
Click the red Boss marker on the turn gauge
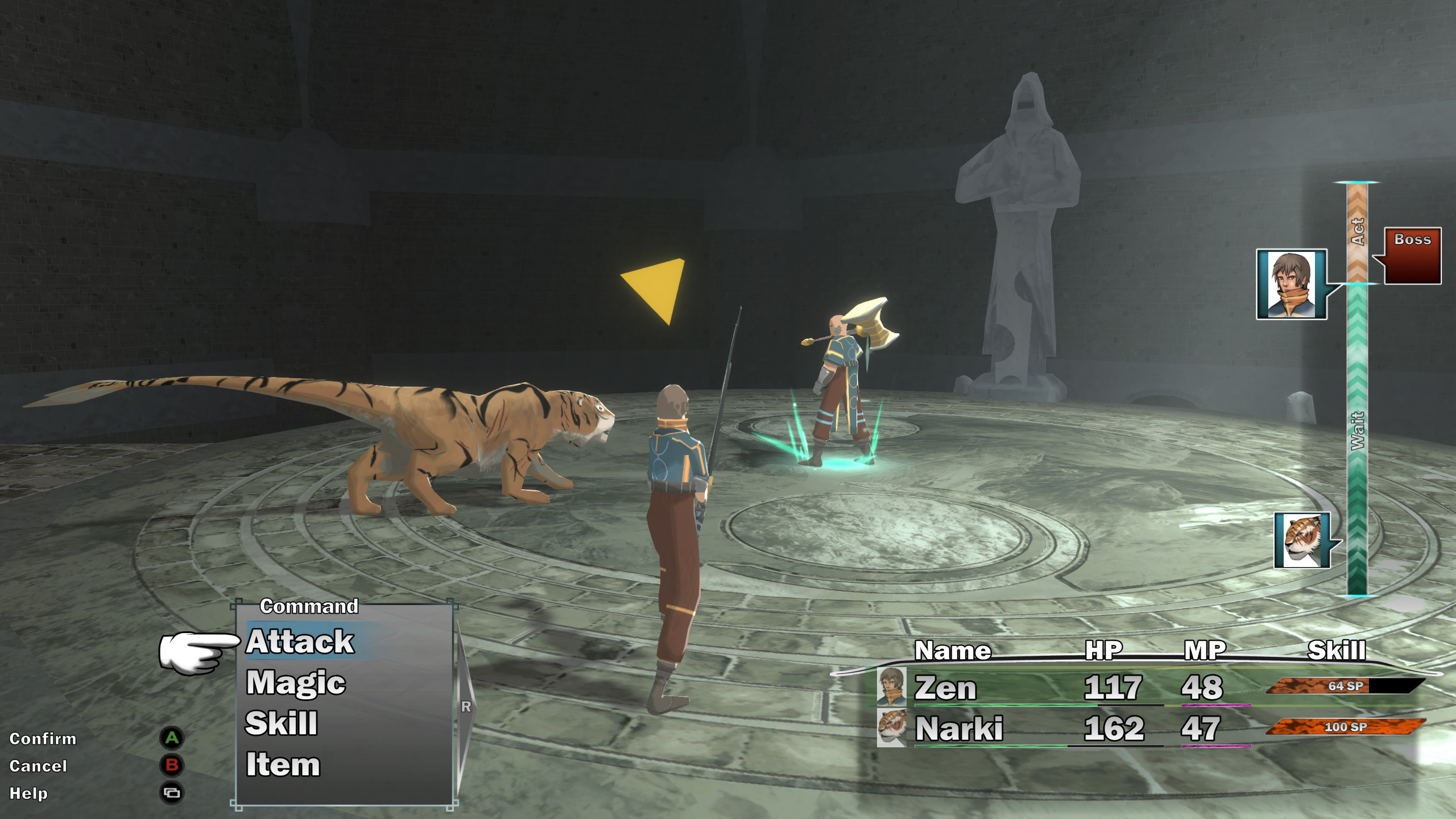[x=1412, y=255]
